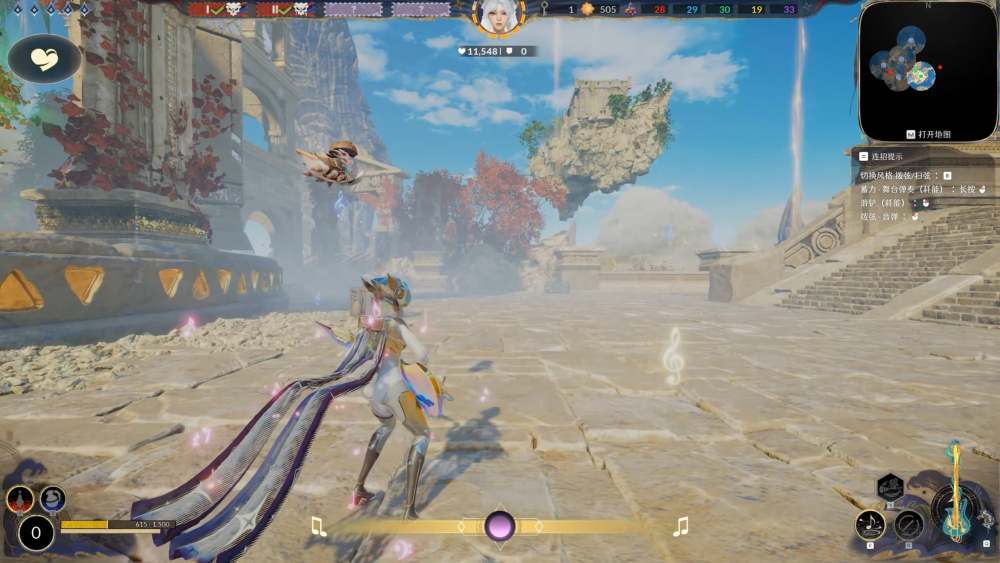Select the hexagonal skill icon
Screen dimensions: 1000x563
coord(890,489)
